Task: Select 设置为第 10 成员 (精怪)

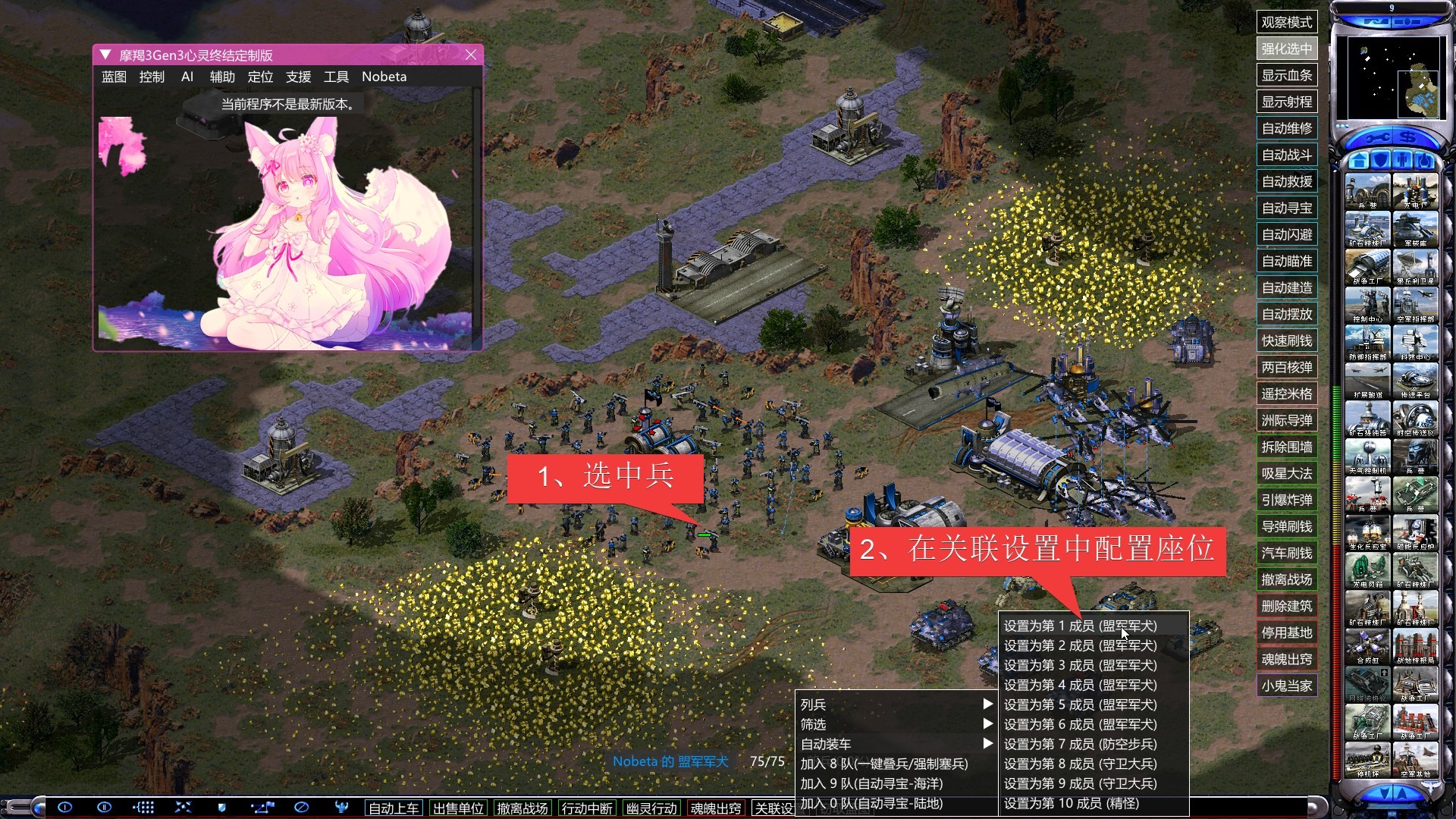Action: tap(1071, 803)
